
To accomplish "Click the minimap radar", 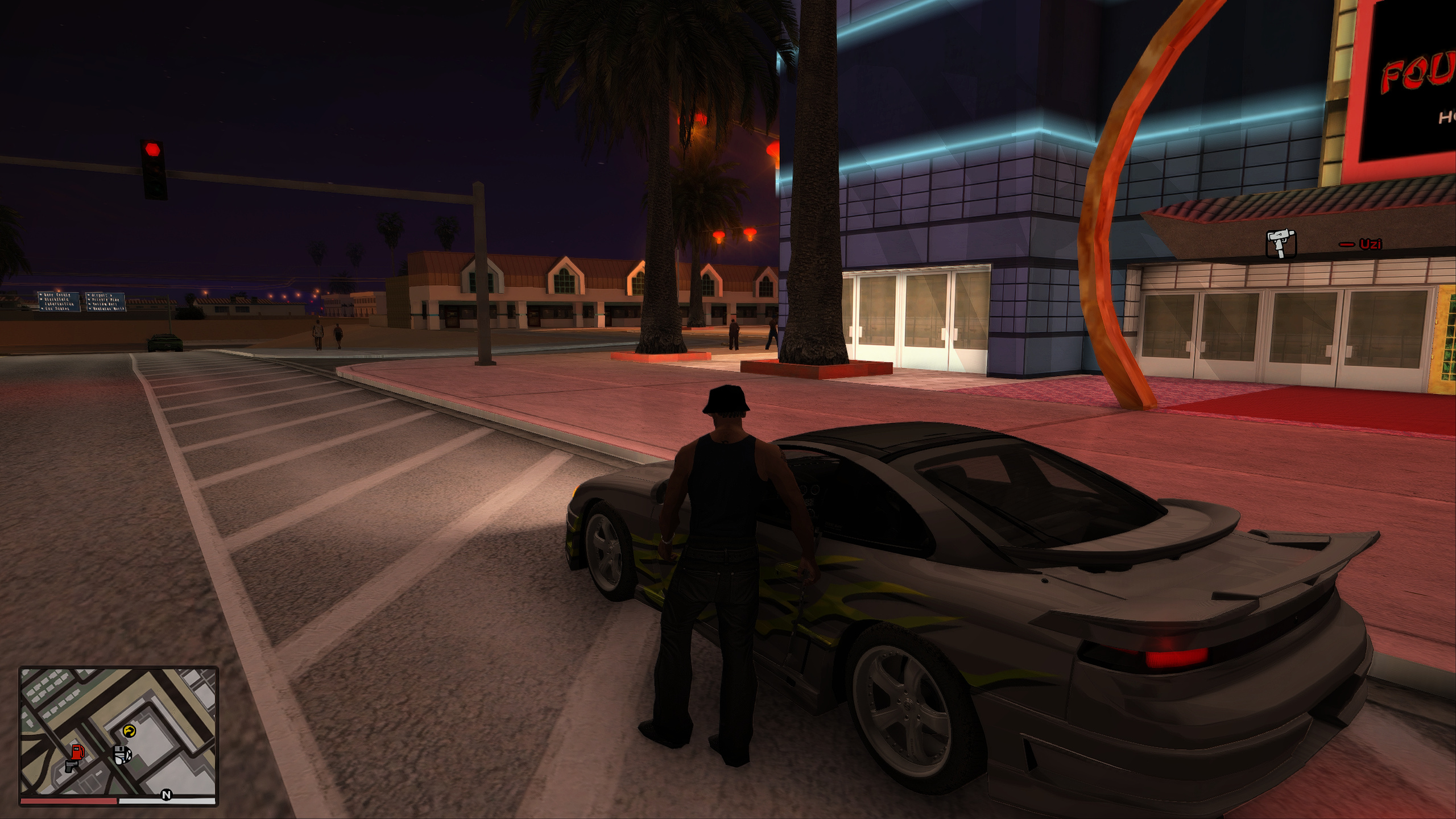I will (119, 732).
